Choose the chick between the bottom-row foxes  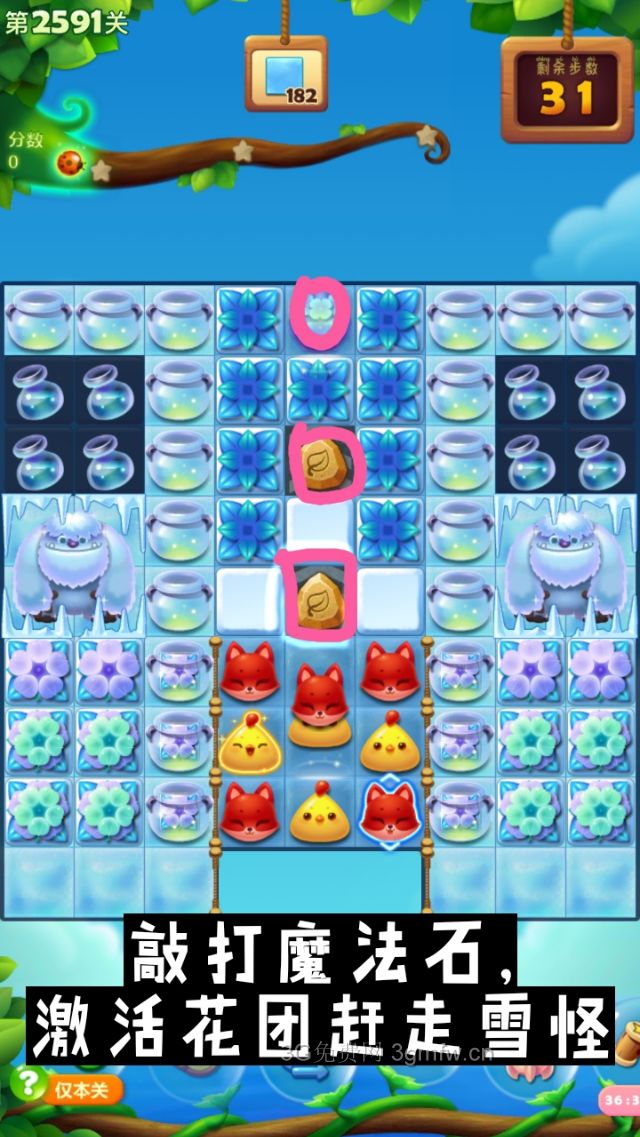[x=319, y=812]
